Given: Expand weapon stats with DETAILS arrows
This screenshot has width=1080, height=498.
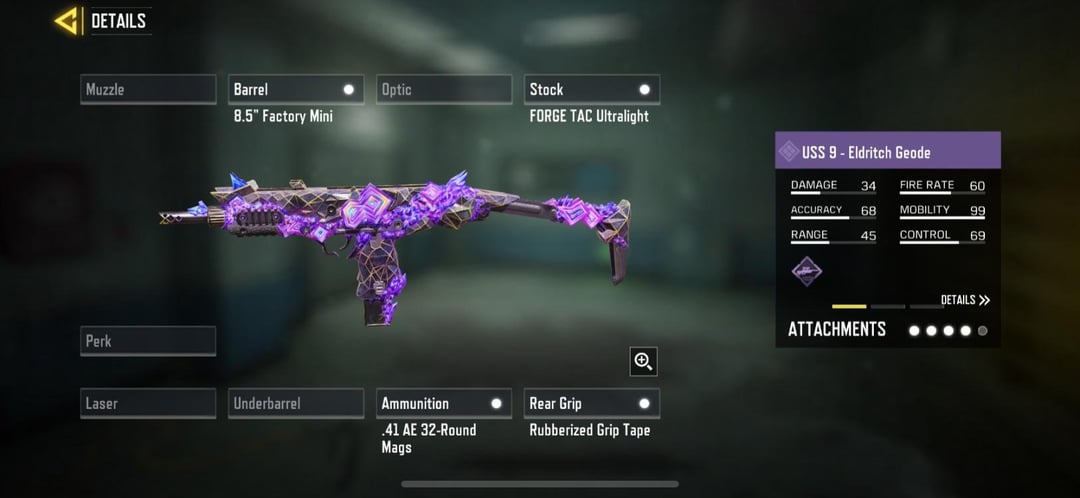Looking at the screenshot, I should pos(965,300).
